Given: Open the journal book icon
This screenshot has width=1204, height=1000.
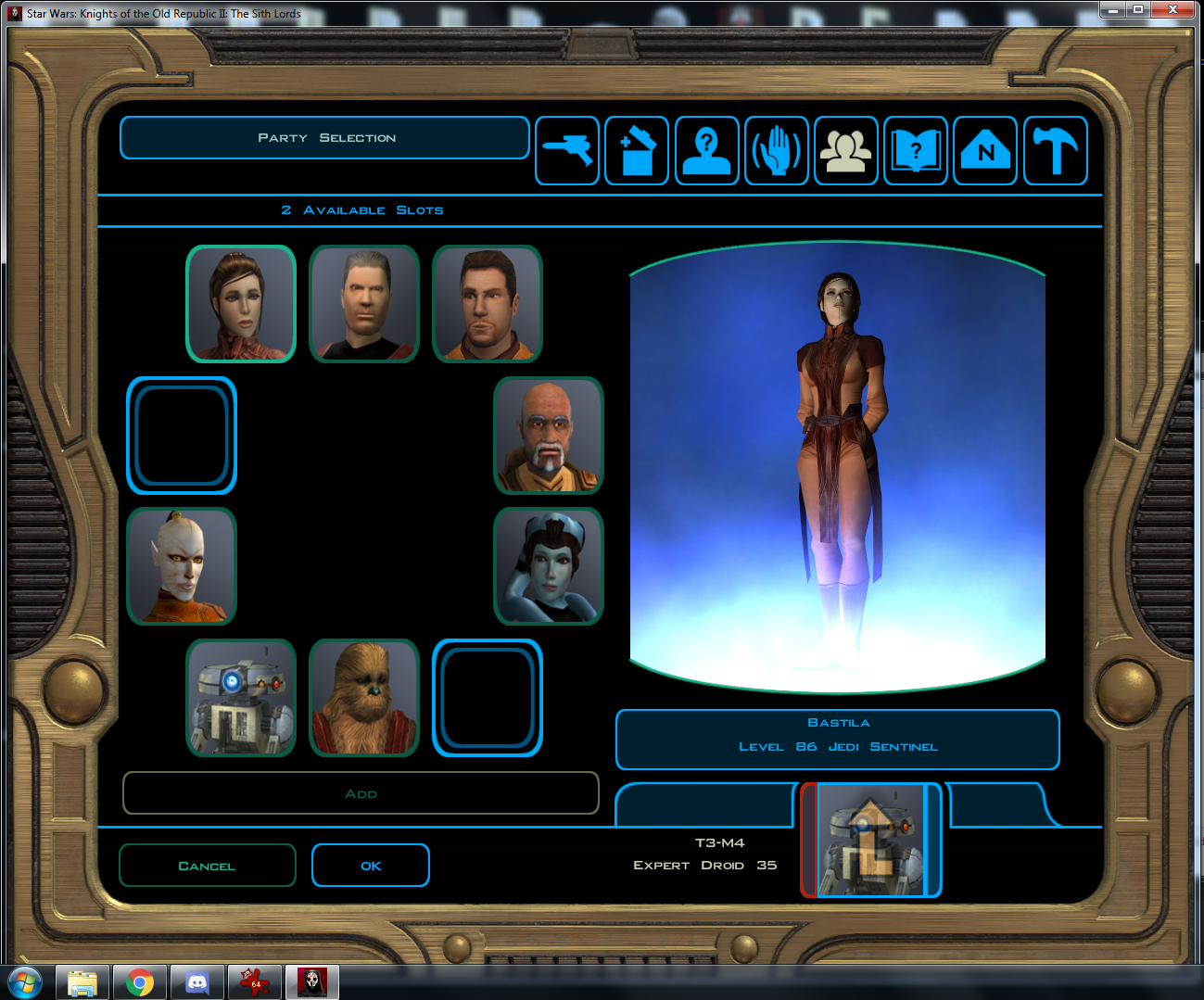Looking at the screenshot, I should coord(916,151).
